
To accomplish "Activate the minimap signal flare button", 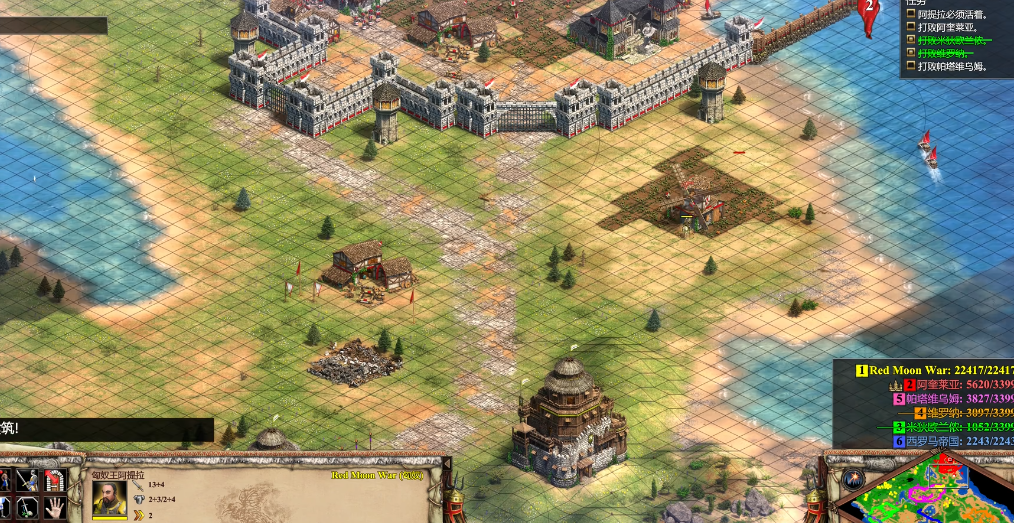I will point(852,479).
